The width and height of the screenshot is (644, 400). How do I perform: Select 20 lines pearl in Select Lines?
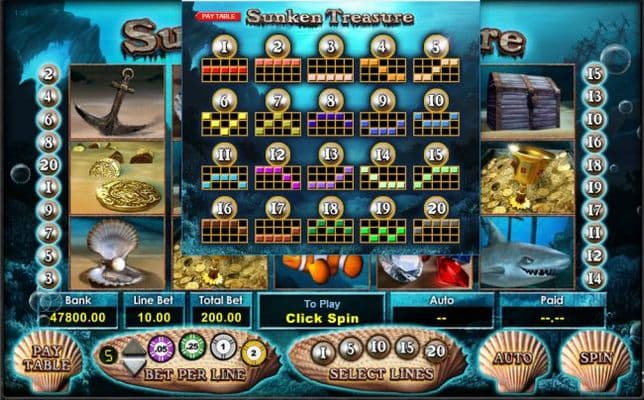click(x=437, y=351)
